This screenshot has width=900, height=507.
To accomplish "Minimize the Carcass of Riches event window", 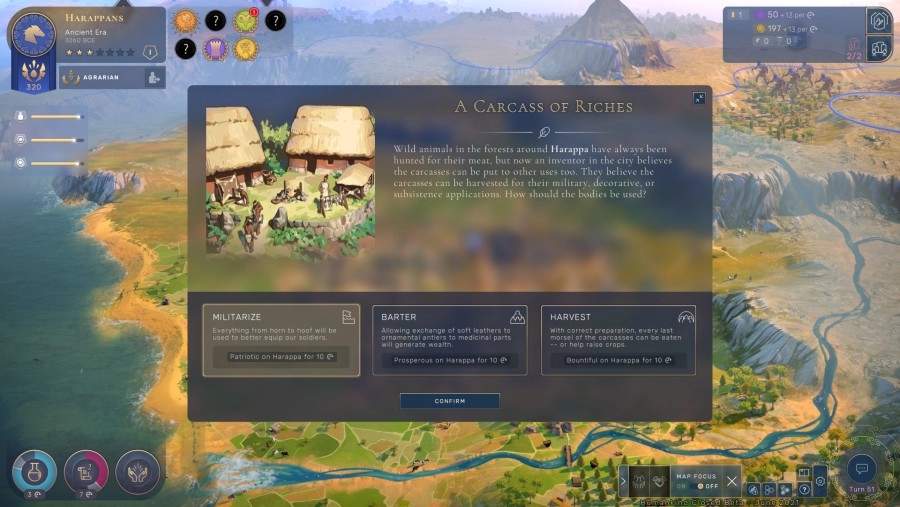I will (x=699, y=98).
